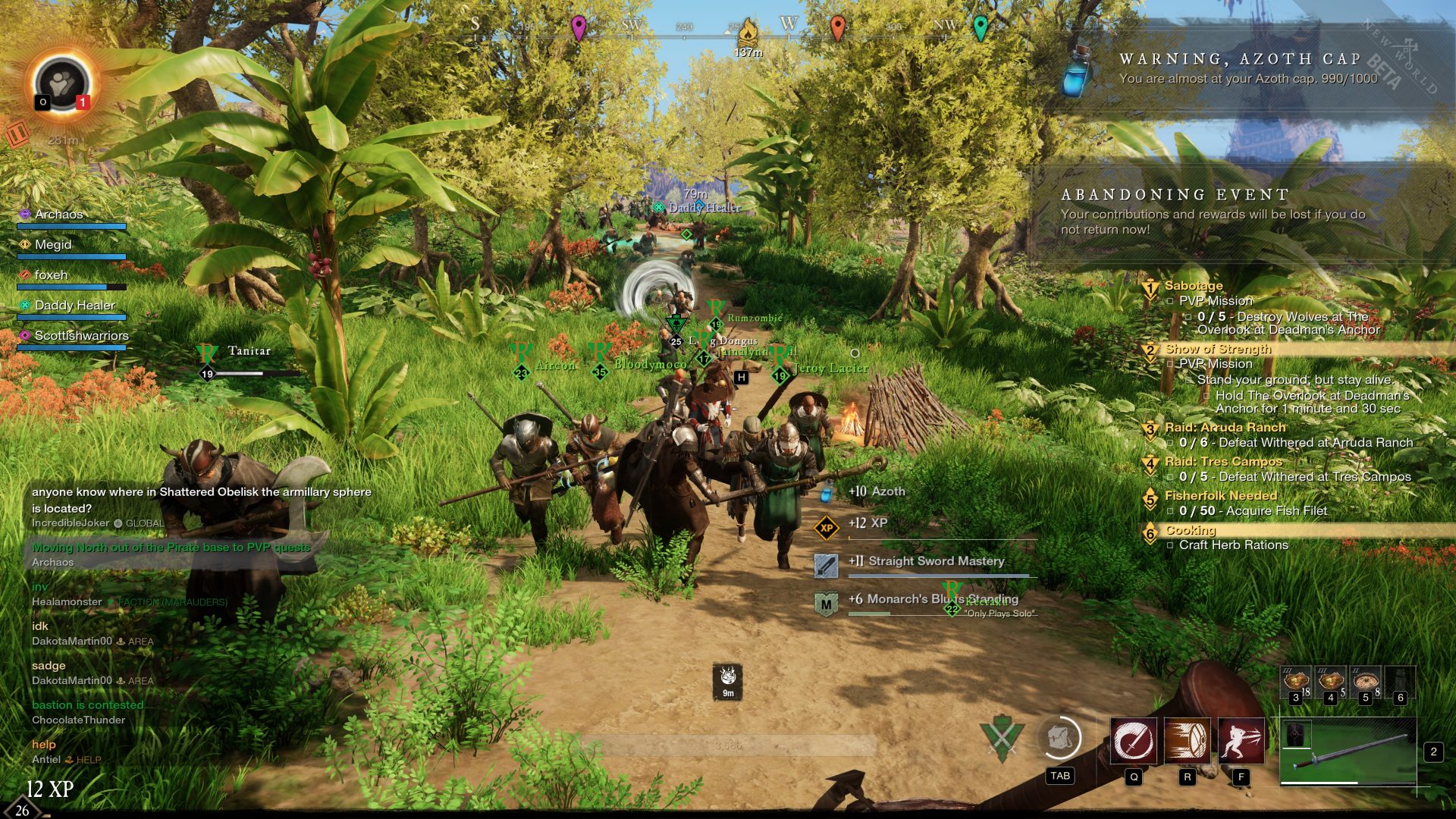The height and width of the screenshot is (819, 1456).
Task: Choose foxeh in the group list
Action: point(51,275)
